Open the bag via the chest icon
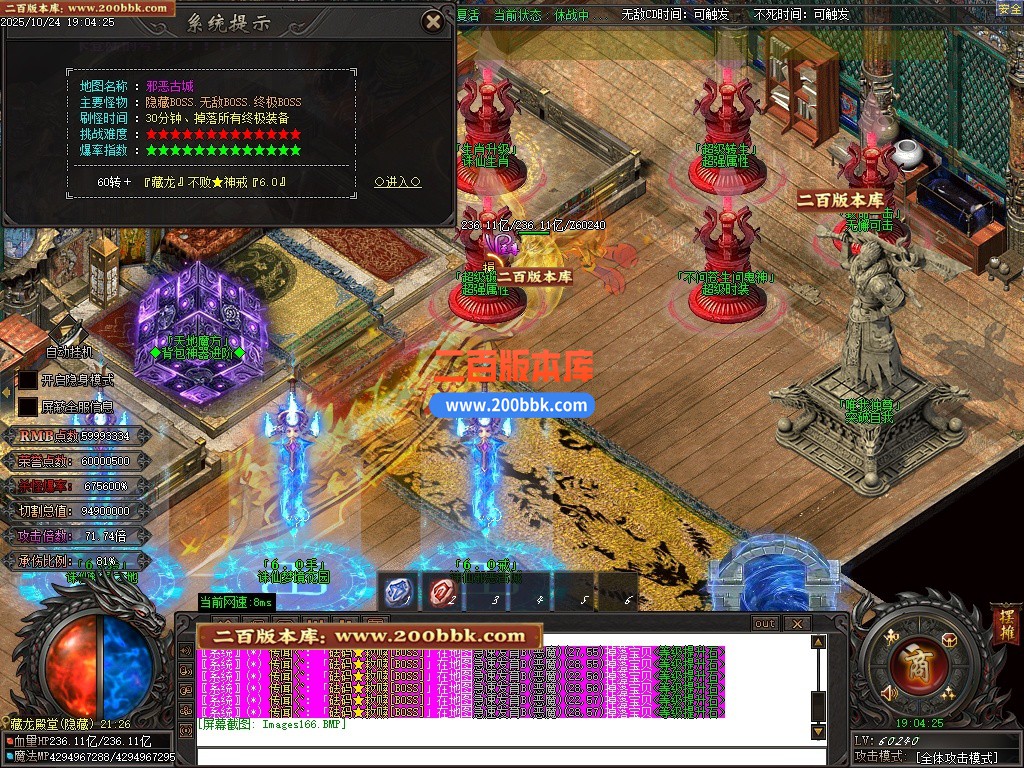Screen dimensions: 1024x768 tap(949, 640)
